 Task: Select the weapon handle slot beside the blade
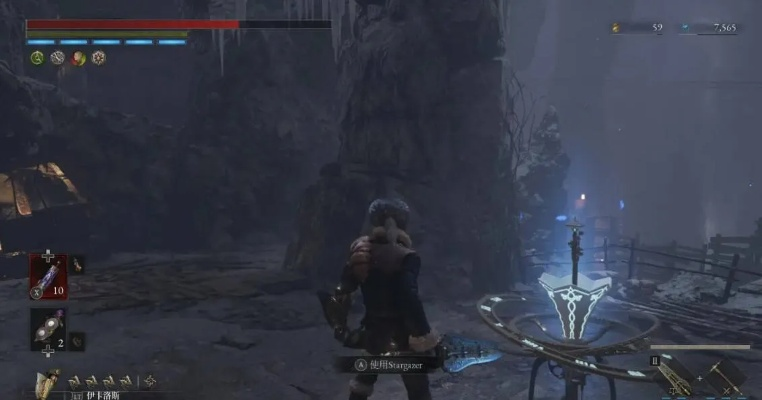723,376
